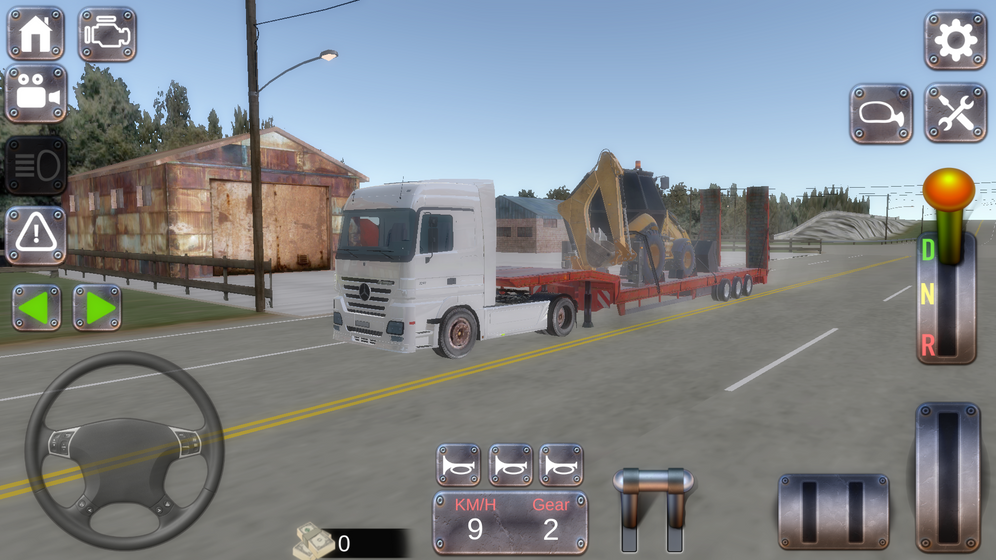Image resolution: width=996 pixels, height=560 pixels.
Task: Step on the gas pedal
Action: [947, 476]
